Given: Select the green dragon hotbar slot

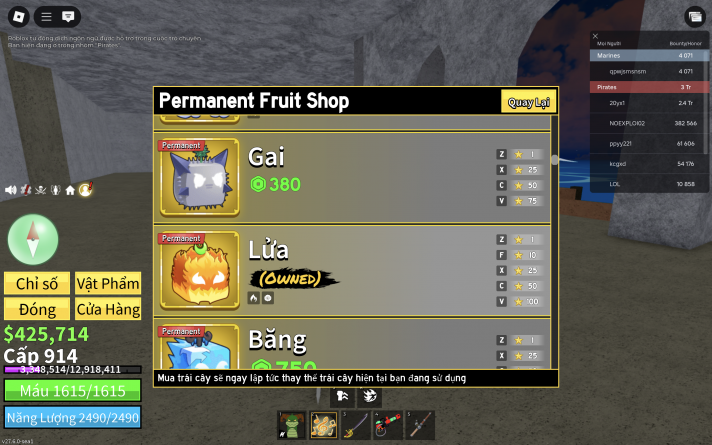Looking at the screenshot, I should click(x=291, y=424).
